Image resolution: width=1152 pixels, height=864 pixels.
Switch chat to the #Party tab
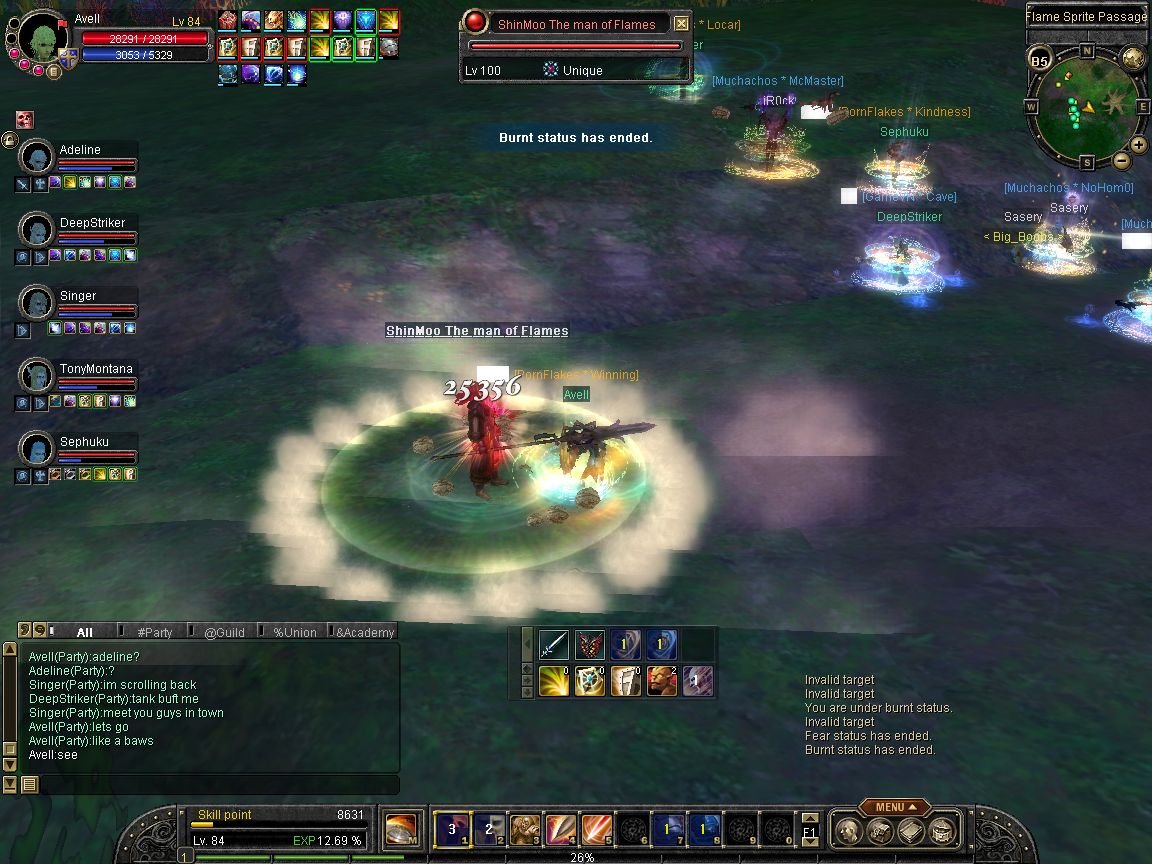(x=155, y=632)
